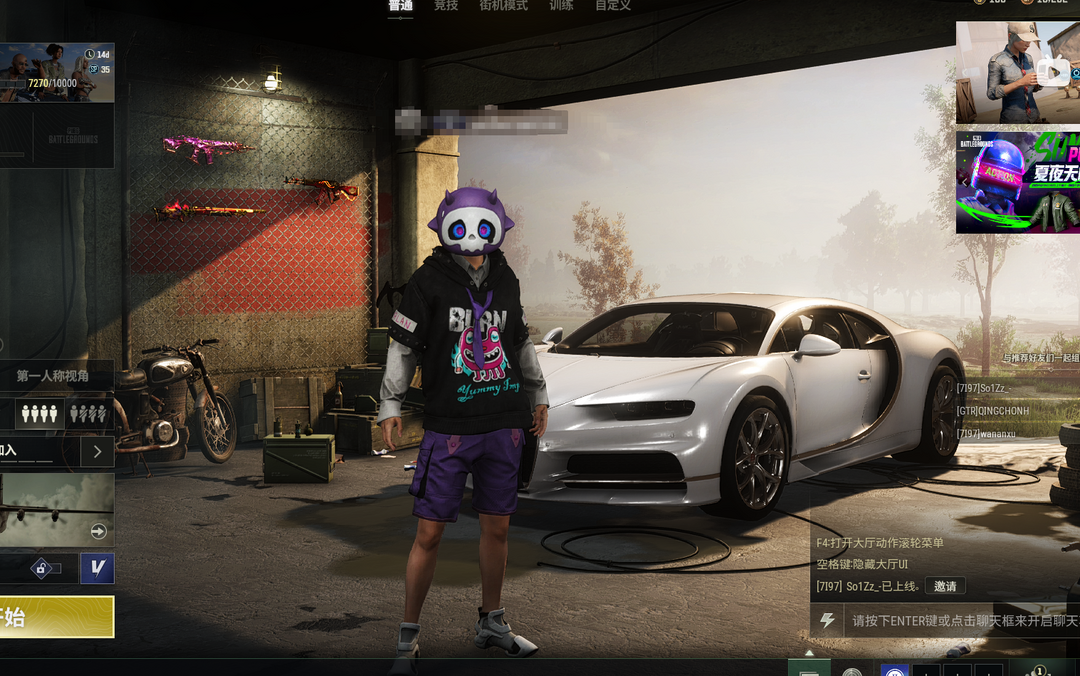Viewport: 1080px width, 676px height.
Task: Open the lightning bolt quick-chat icon
Action: (x=827, y=621)
